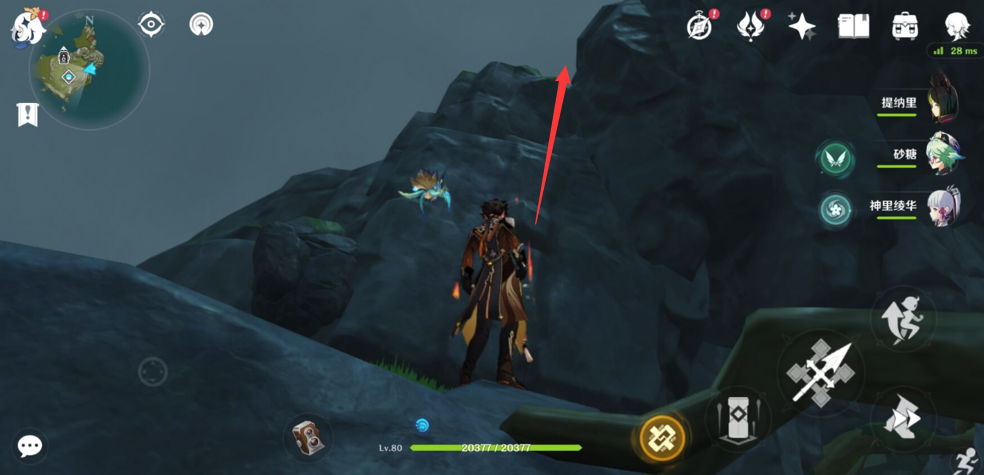Screen dimensions: 984x475
Task: Switch to party member 提纳里
Action: (x=945, y=101)
